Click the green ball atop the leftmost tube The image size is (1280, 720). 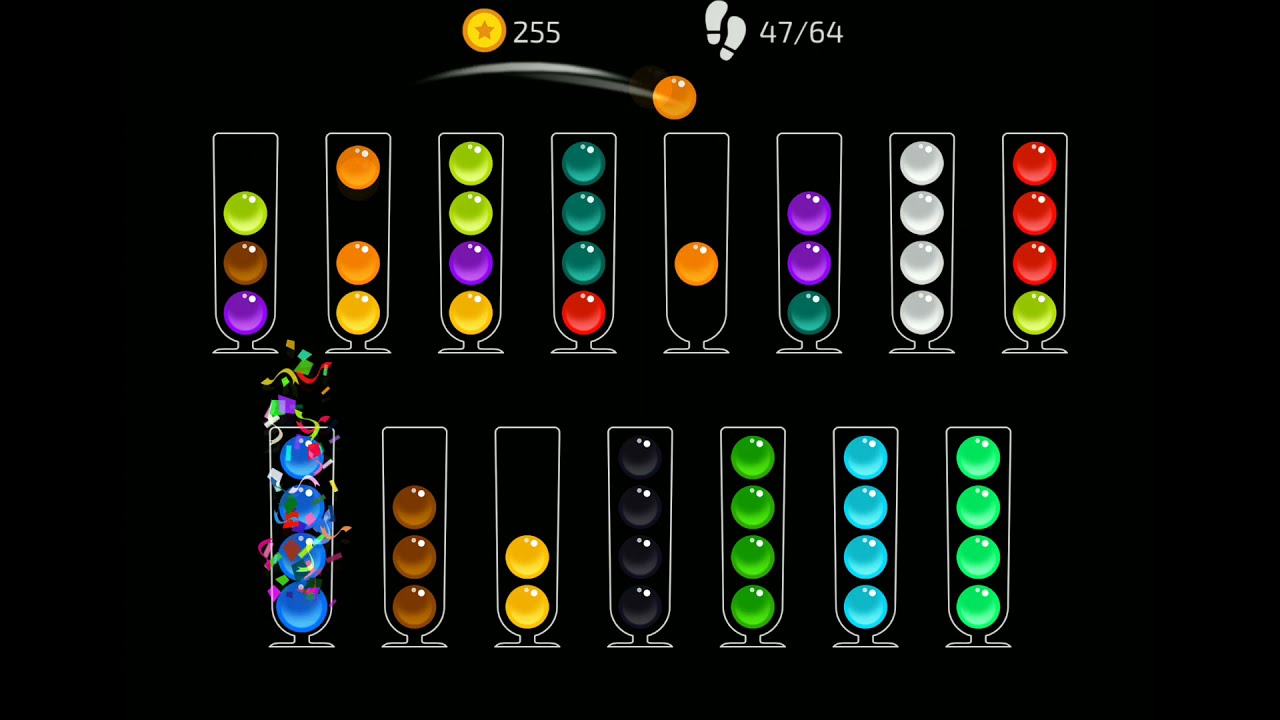pyautogui.click(x=245, y=211)
